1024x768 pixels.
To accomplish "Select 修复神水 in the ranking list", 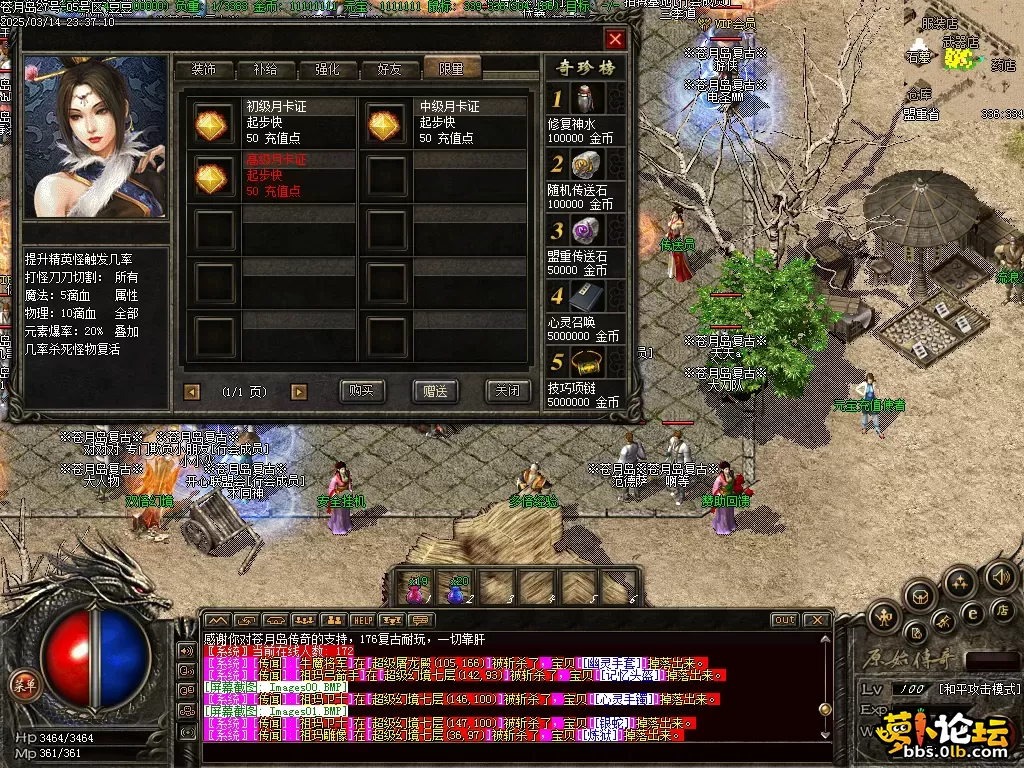I will click(x=587, y=100).
